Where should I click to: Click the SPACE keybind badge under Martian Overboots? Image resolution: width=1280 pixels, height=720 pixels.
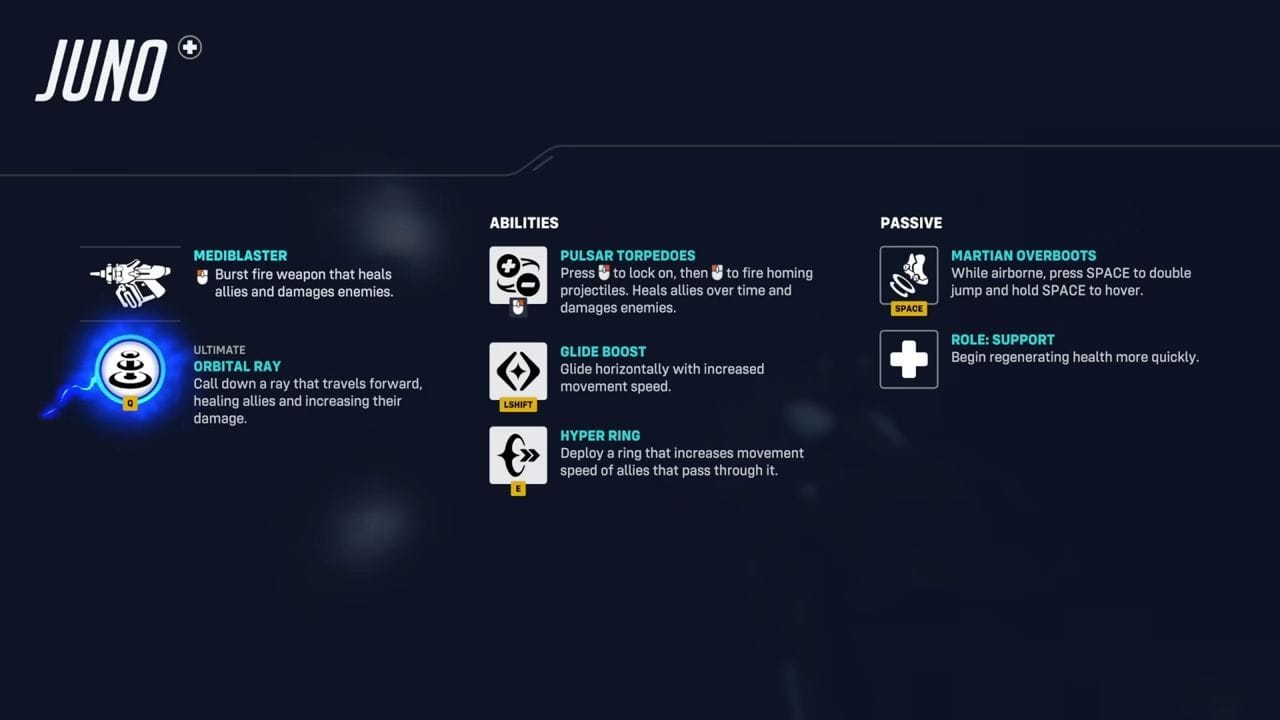pyautogui.click(x=908, y=308)
